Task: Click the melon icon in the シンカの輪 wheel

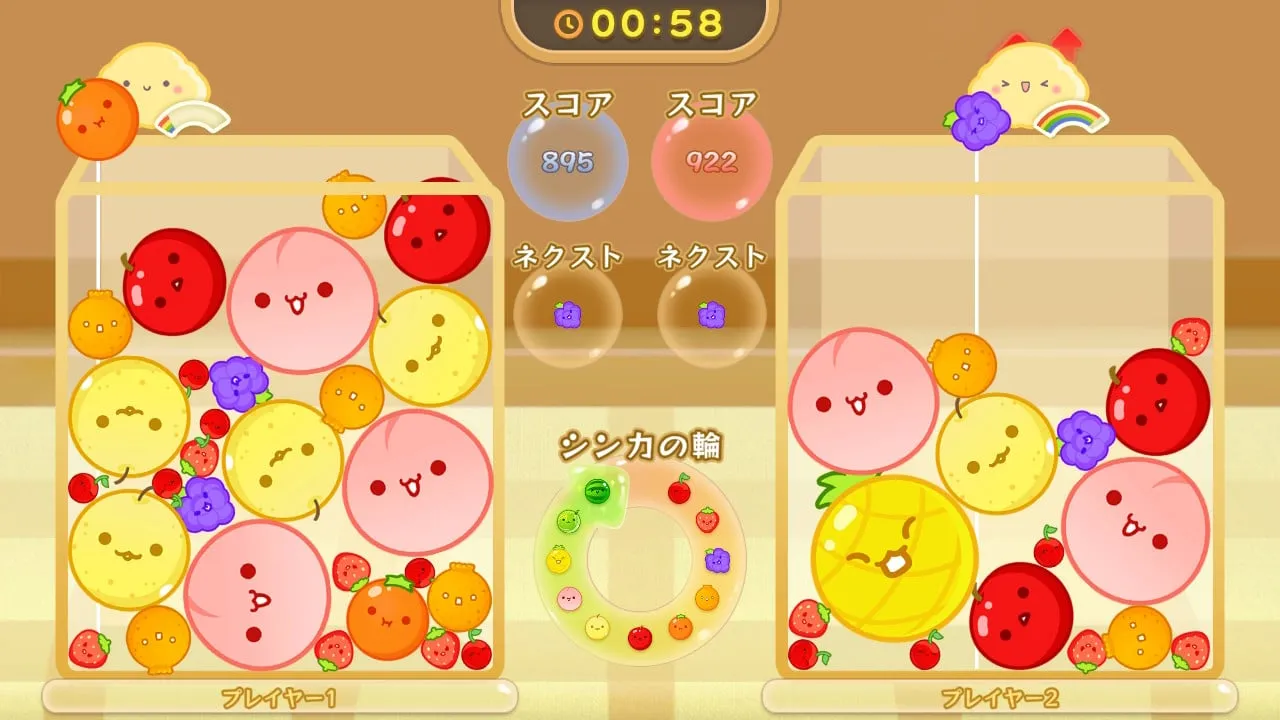Action: [568, 520]
